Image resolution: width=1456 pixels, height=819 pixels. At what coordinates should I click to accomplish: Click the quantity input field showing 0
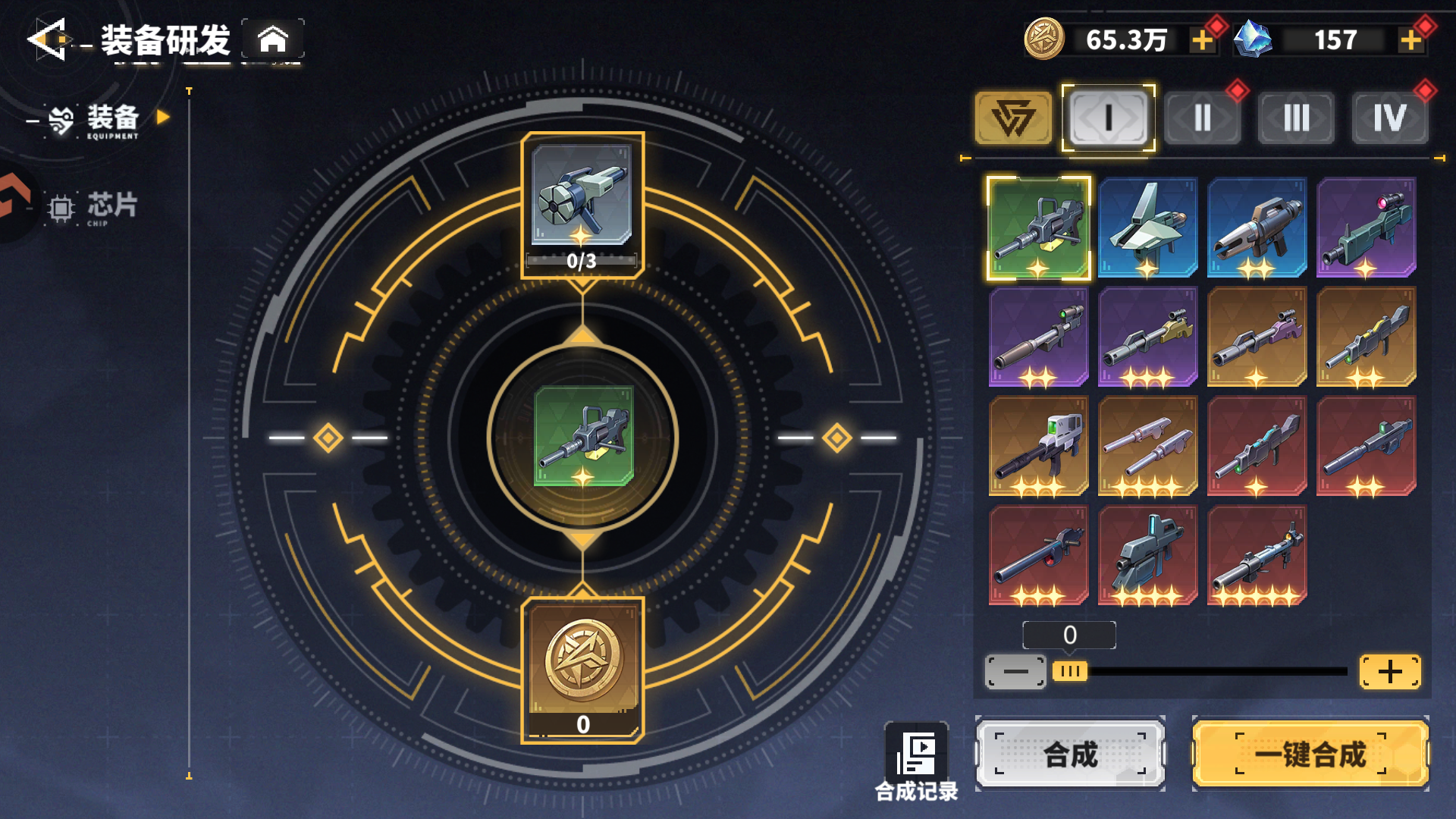pos(1070,636)
